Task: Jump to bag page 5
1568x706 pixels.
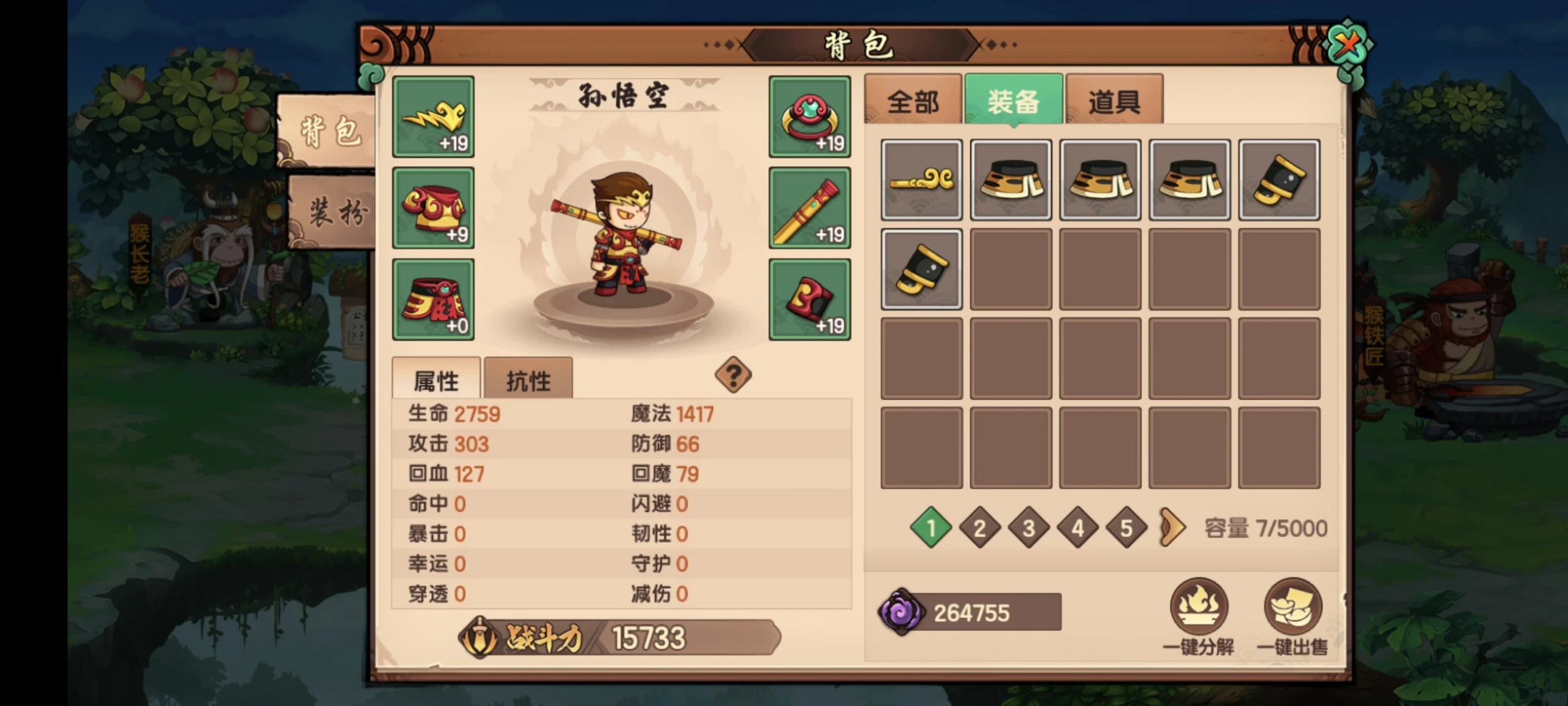Action: point(1126,528)
